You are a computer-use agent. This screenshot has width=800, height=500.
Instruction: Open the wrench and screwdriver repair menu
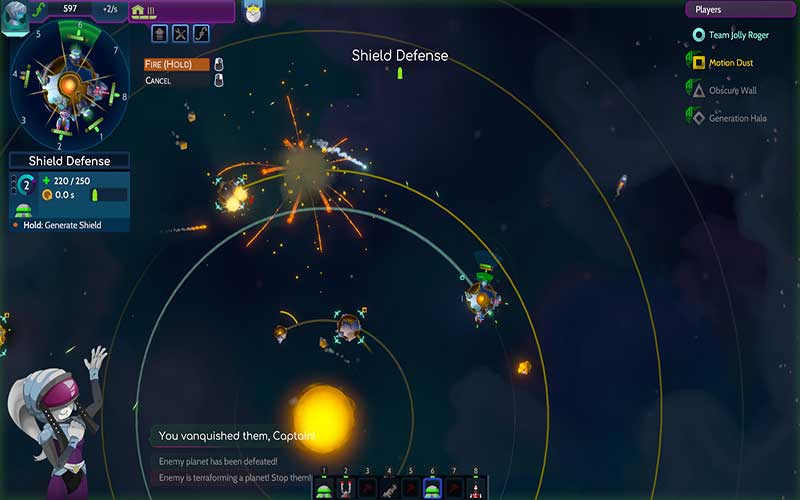180,34
